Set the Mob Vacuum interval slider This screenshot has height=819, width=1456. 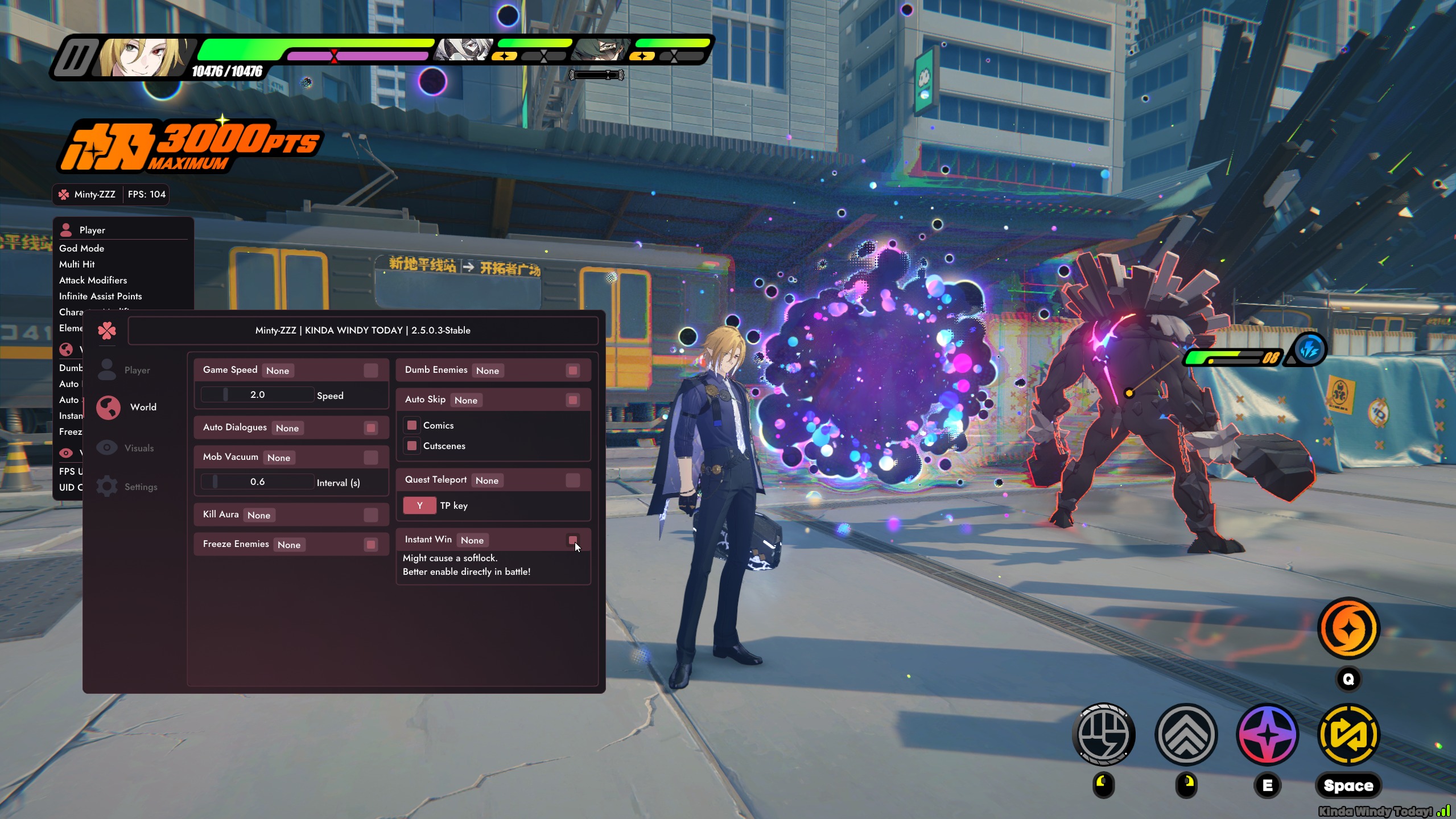tap(257, 482)
